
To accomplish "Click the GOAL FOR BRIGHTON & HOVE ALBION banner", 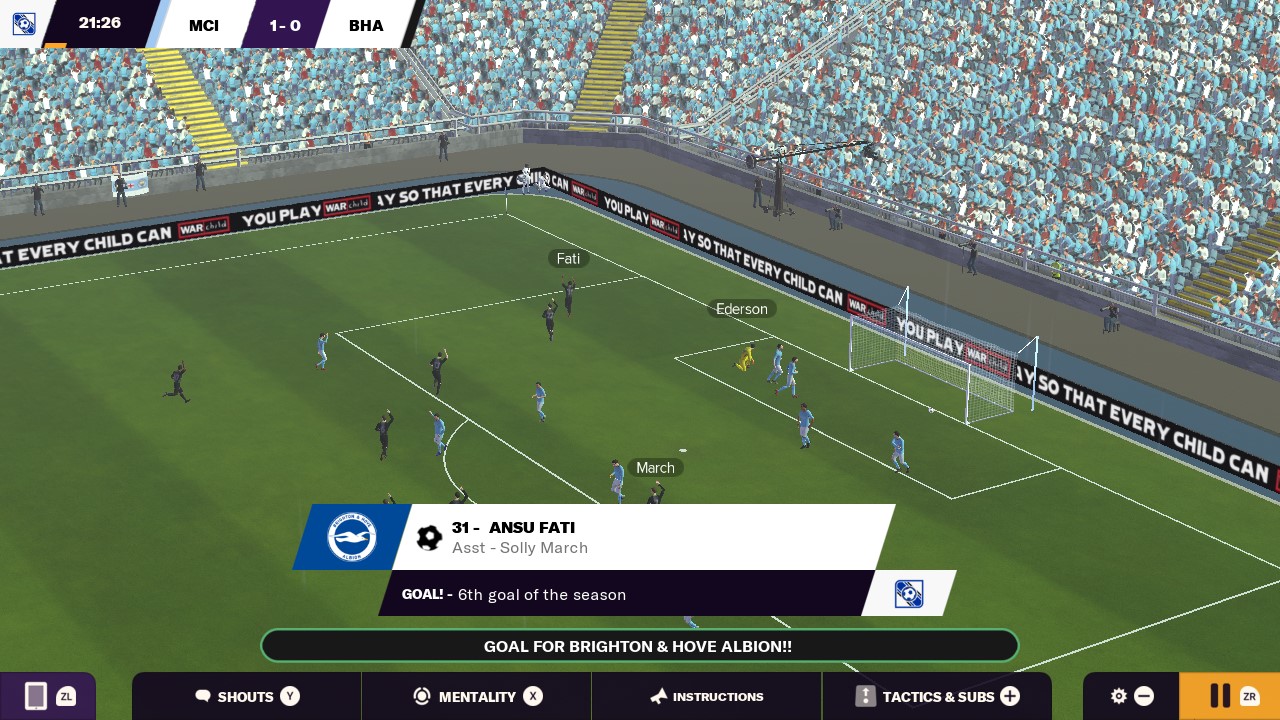I will 638,646.
